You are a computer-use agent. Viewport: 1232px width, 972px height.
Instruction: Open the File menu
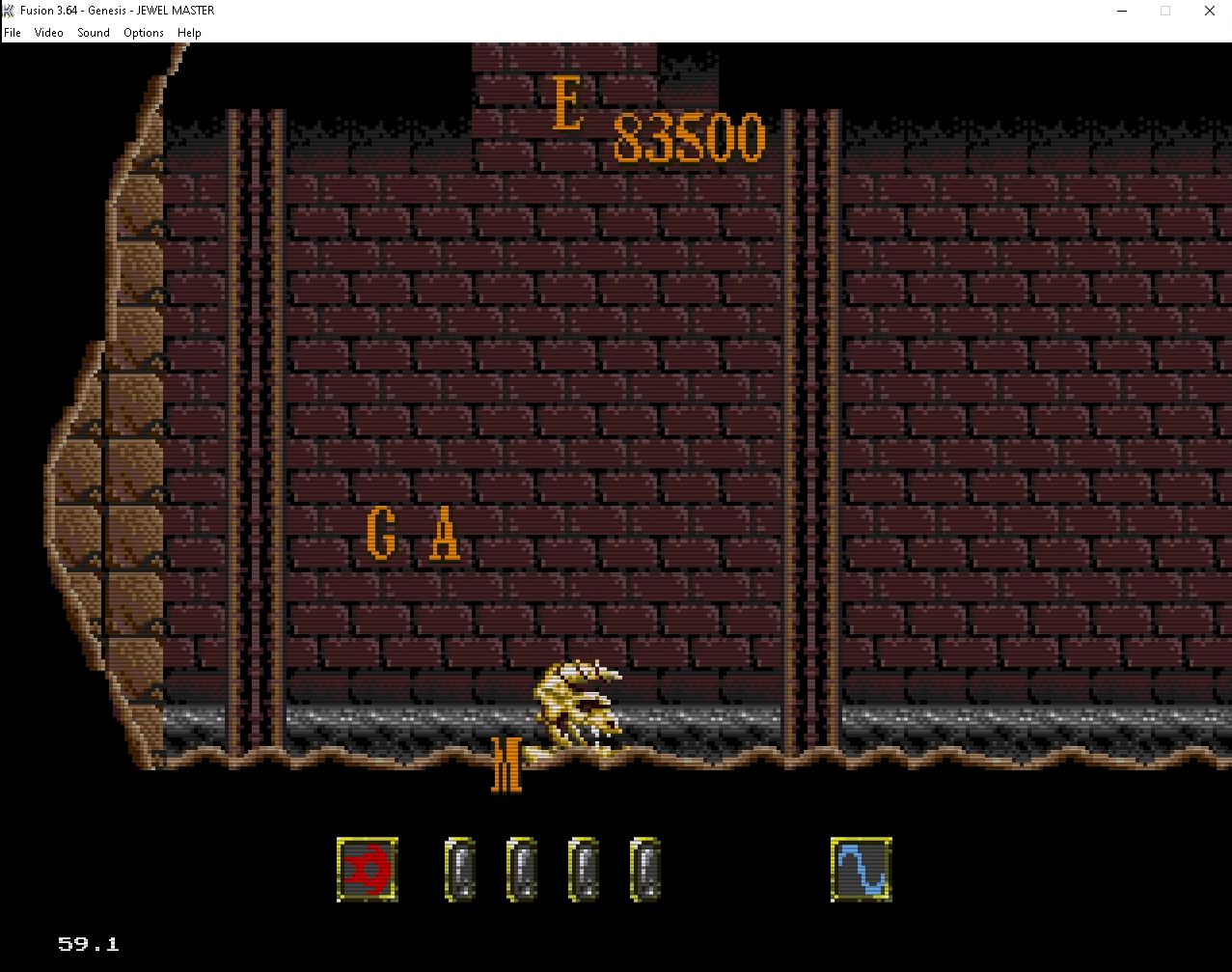pyautogui.click(x=13, y=33)
